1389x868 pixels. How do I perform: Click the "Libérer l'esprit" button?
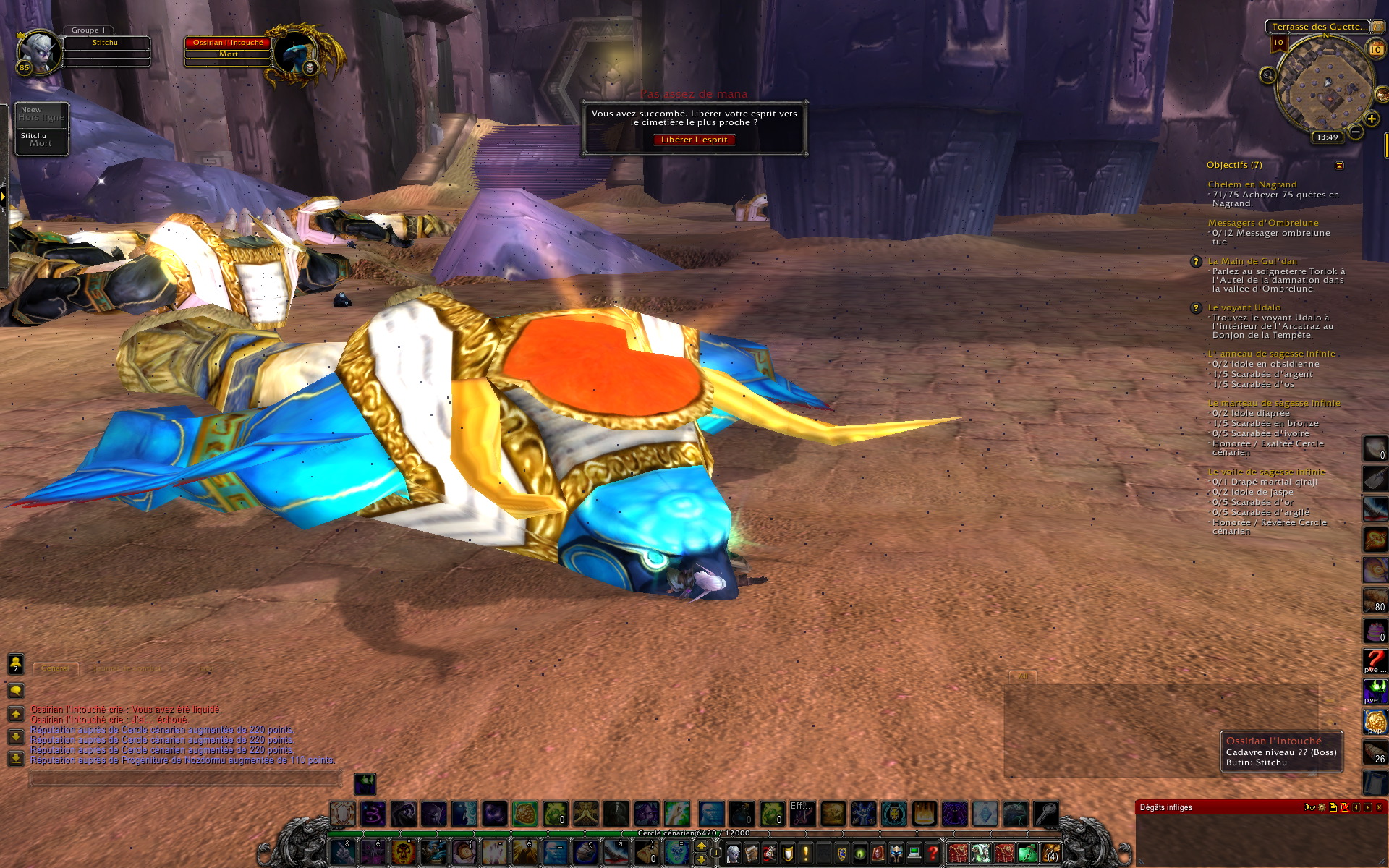pyautogui.click(x=694, y=140)
